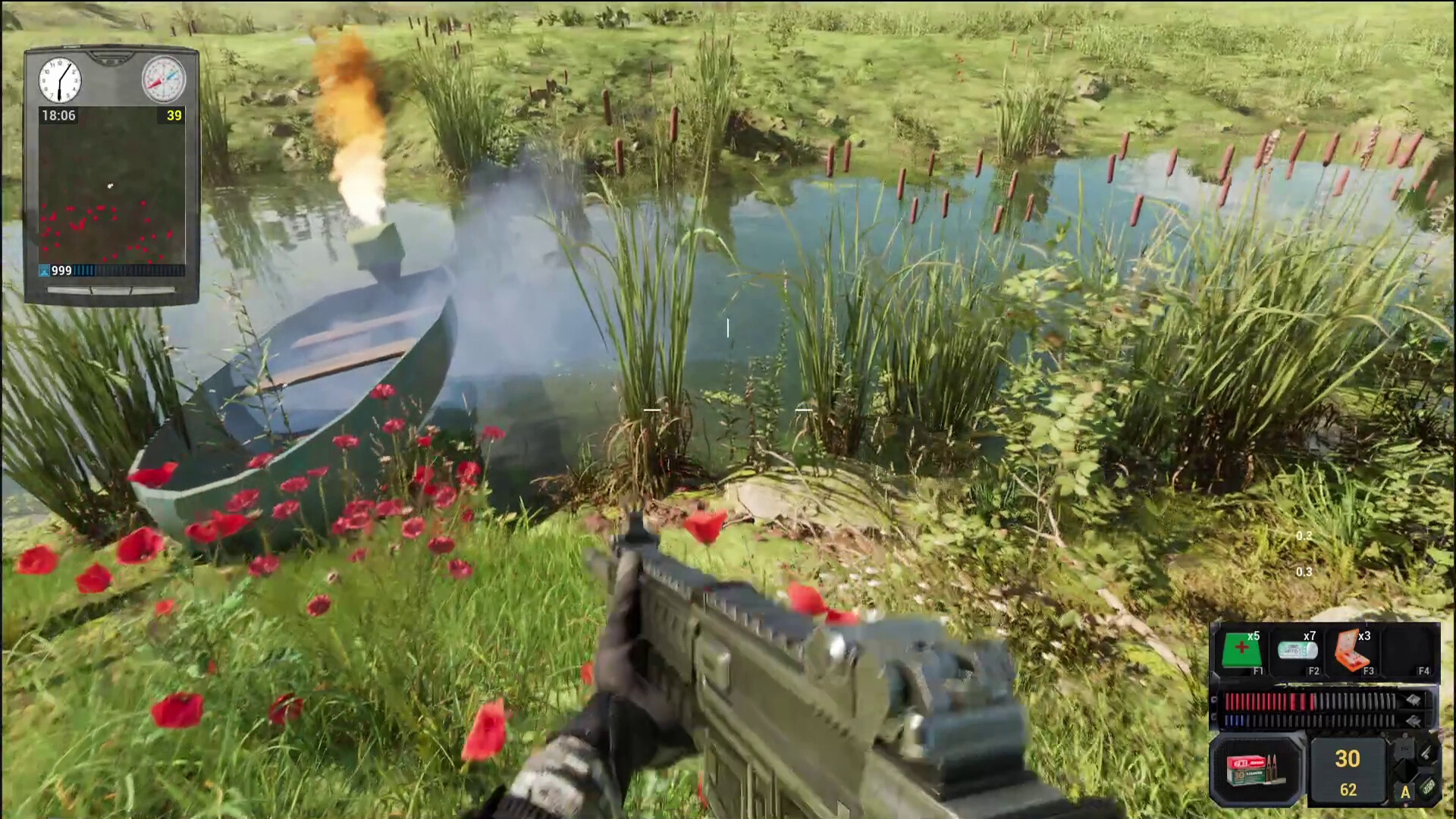The width and height of the screenshot is (1456, 819).
Task: Select the F2 painkillers quickslot
Action: tap(1298, 651)
